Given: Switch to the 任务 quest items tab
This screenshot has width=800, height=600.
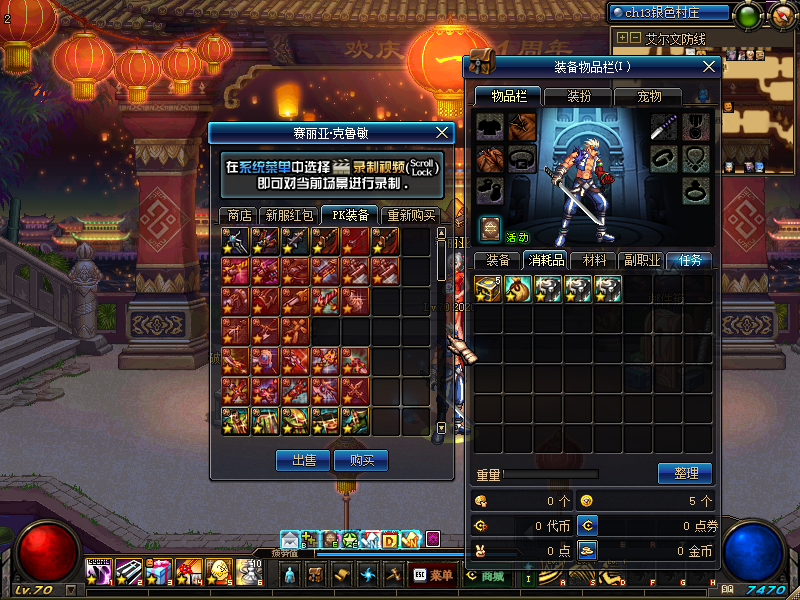Looking at the screenshot, I should [x=690, y=260].
